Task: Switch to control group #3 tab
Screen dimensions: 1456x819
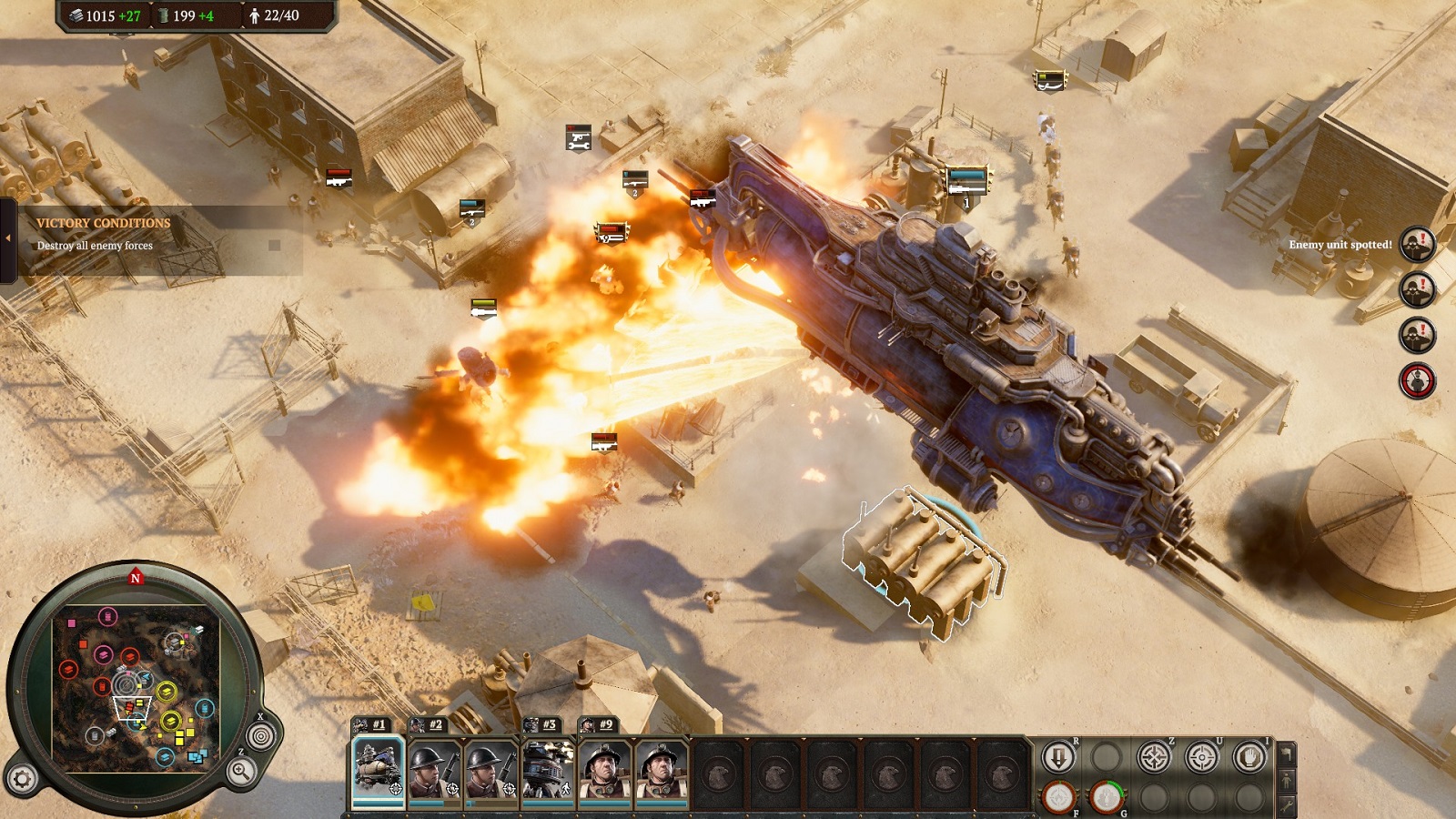Action: pyautogui.click(x=542, y=724)
